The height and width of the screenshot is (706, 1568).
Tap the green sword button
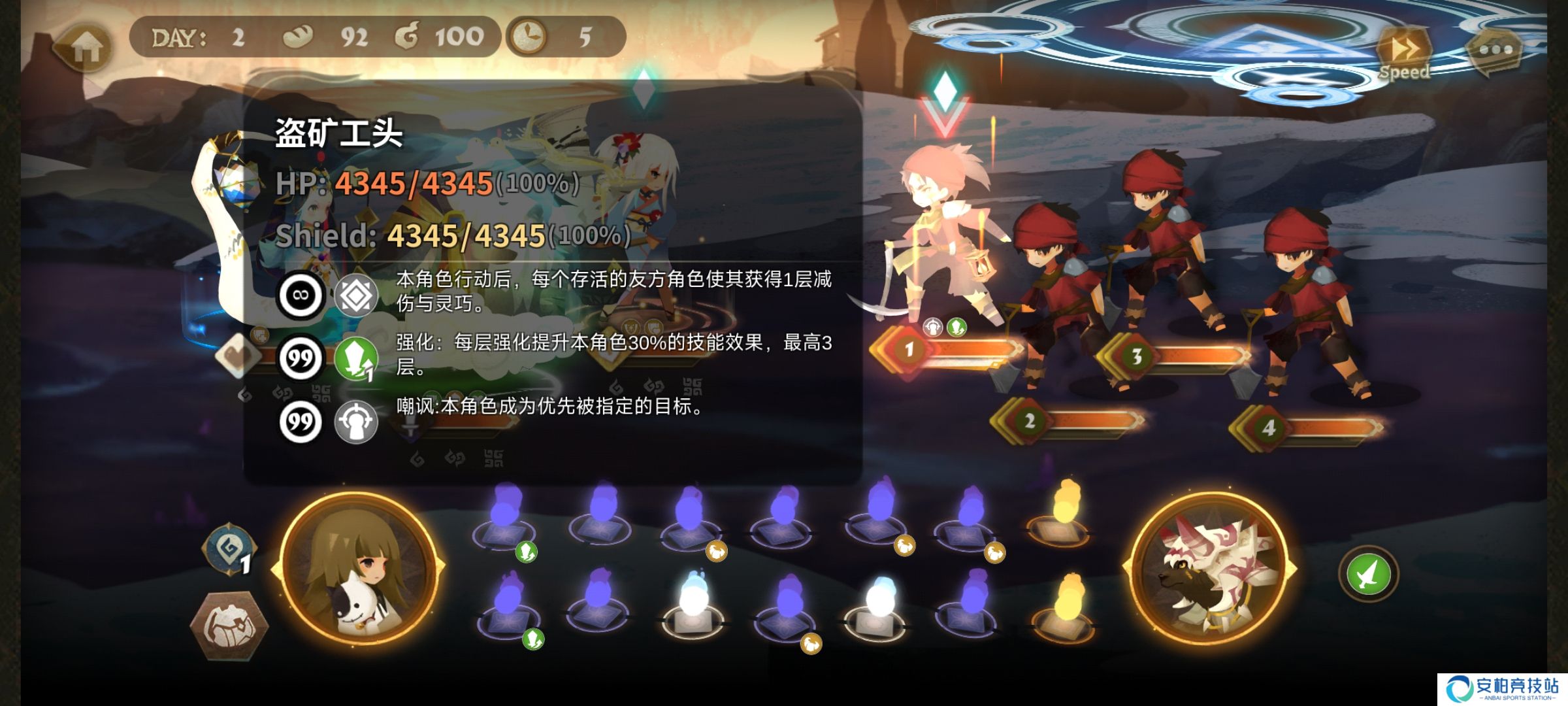(1368, 574)
